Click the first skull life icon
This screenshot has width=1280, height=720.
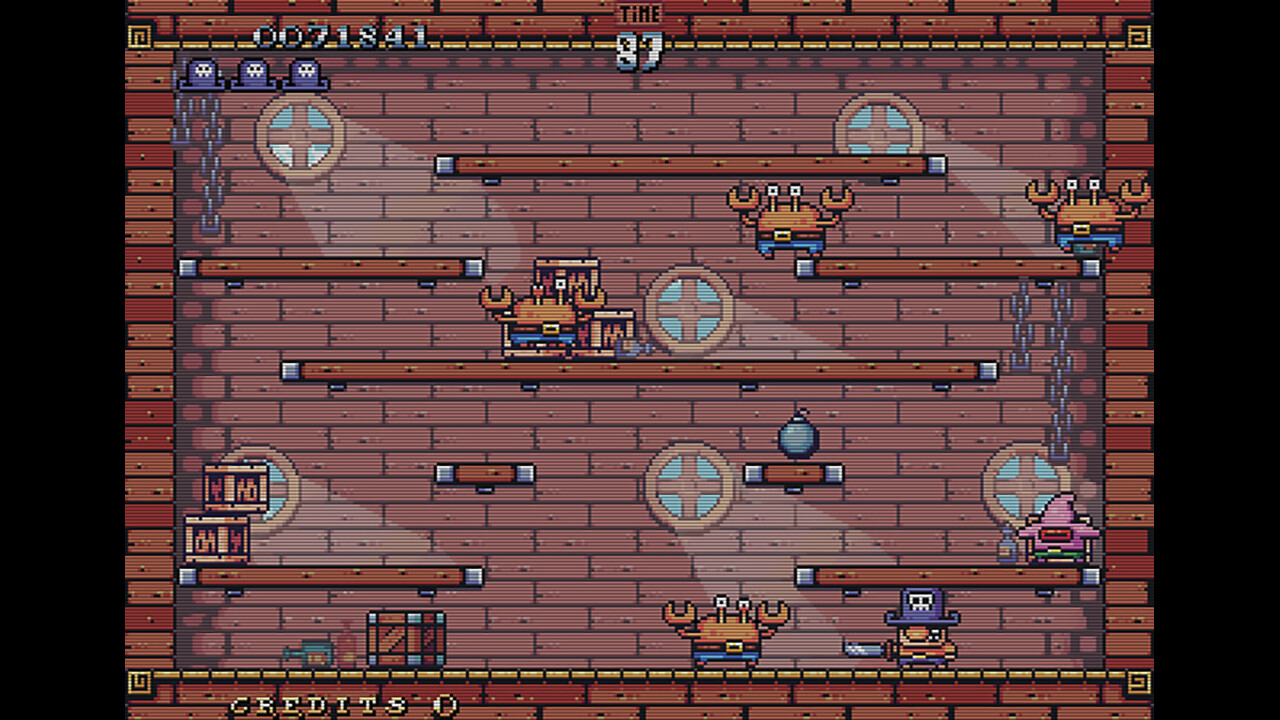[x=204, y=70]
